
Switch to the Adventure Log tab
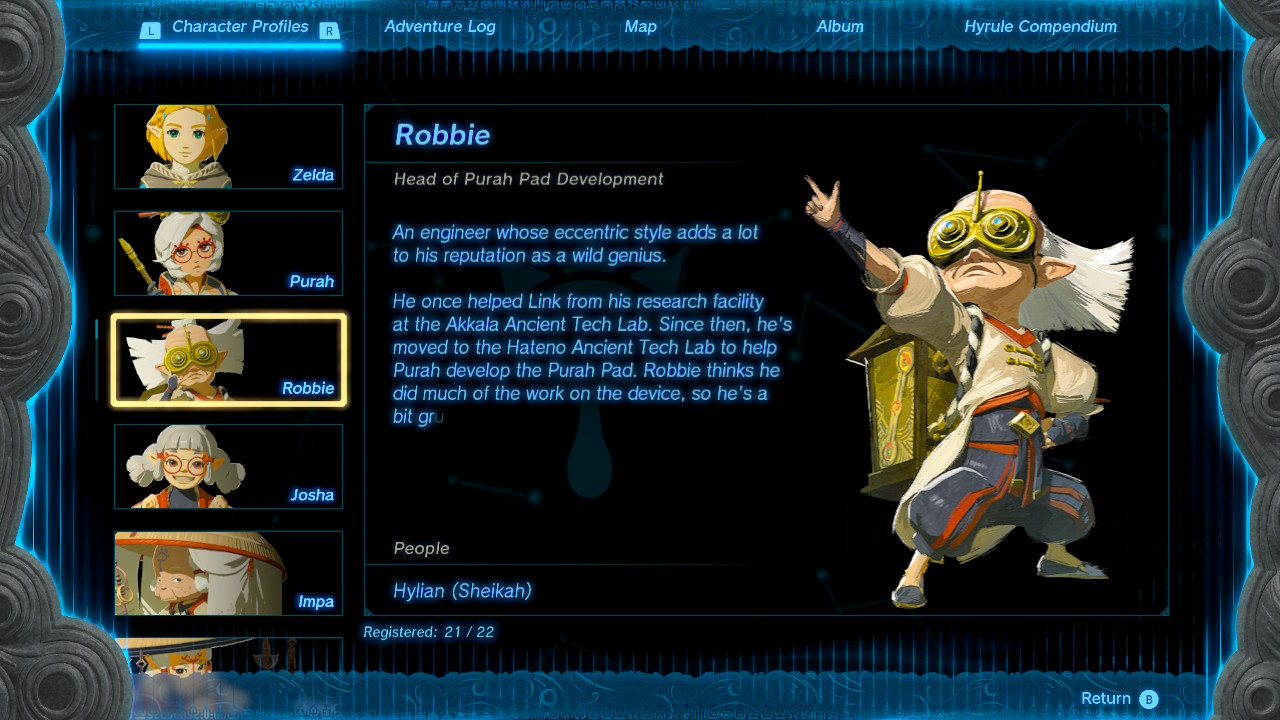440,27
